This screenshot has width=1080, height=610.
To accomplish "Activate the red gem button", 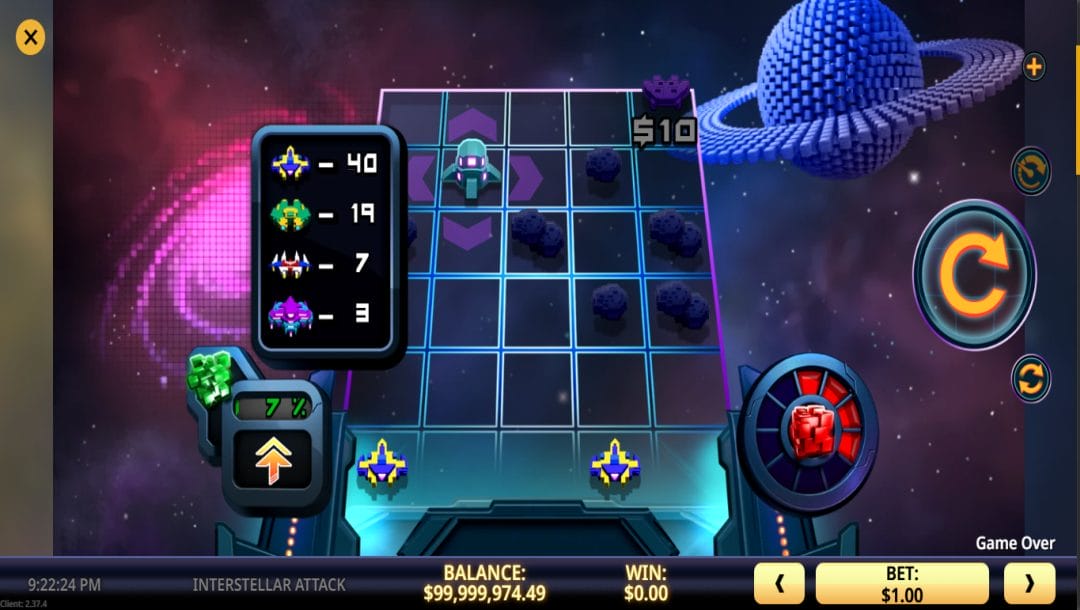I will [x=811, y=431].
